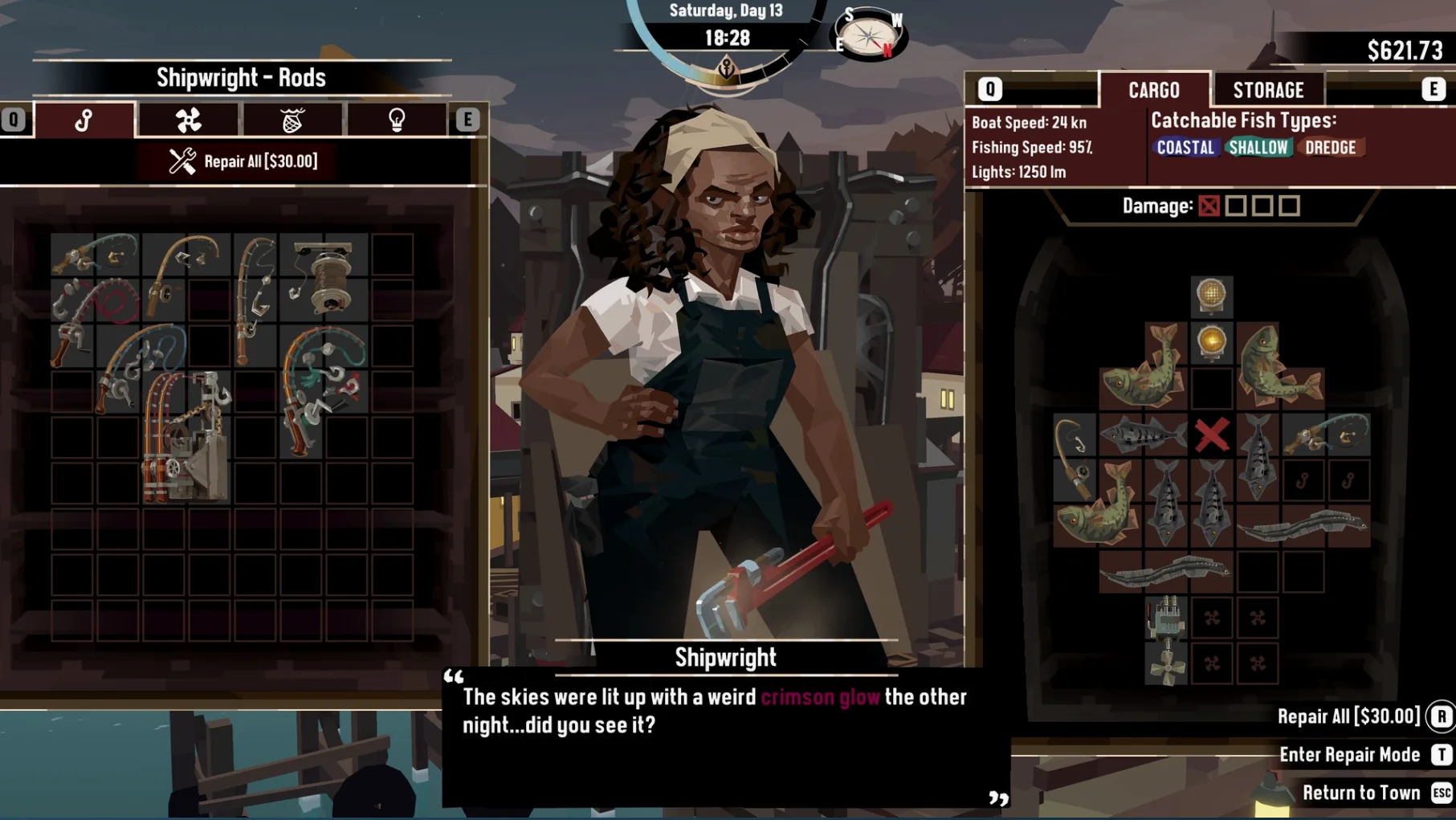The height and width of the screenshot is (820, 1456).
Task: Choose Enter Repair Mode
Action: pos(1350,755)
